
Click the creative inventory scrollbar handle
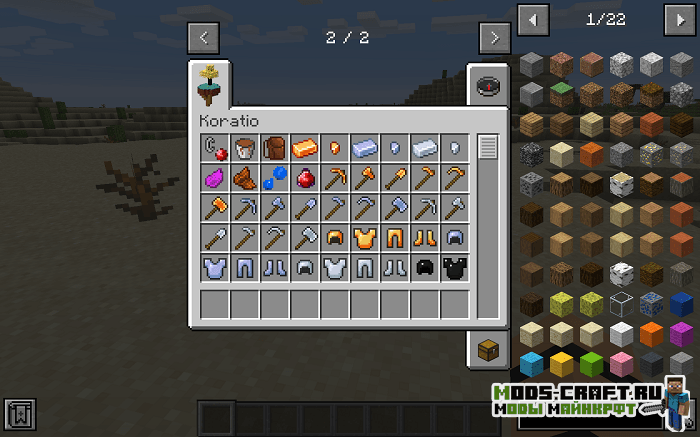tap(488, 148)
